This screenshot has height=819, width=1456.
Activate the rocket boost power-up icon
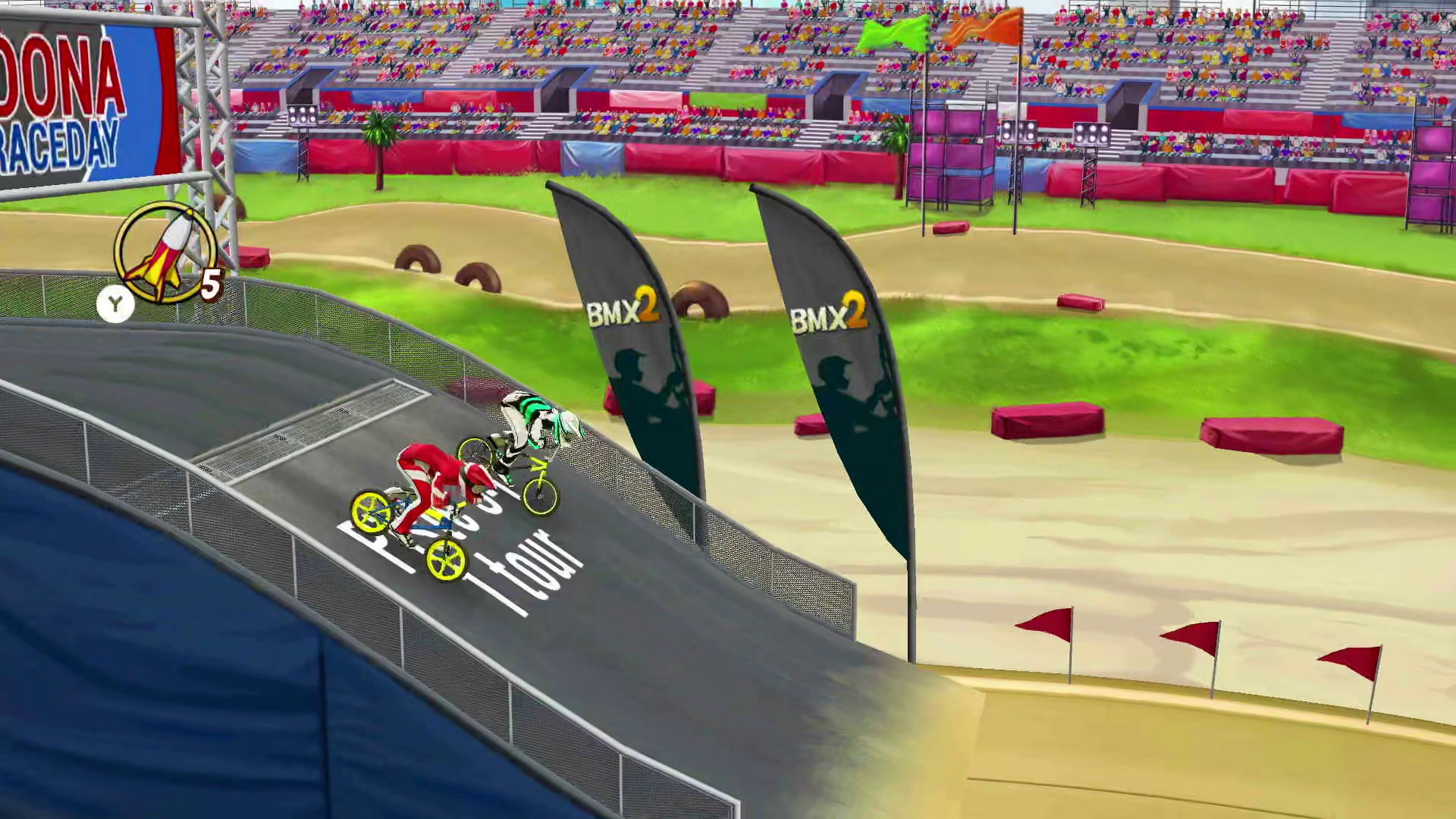click(165, 253)
